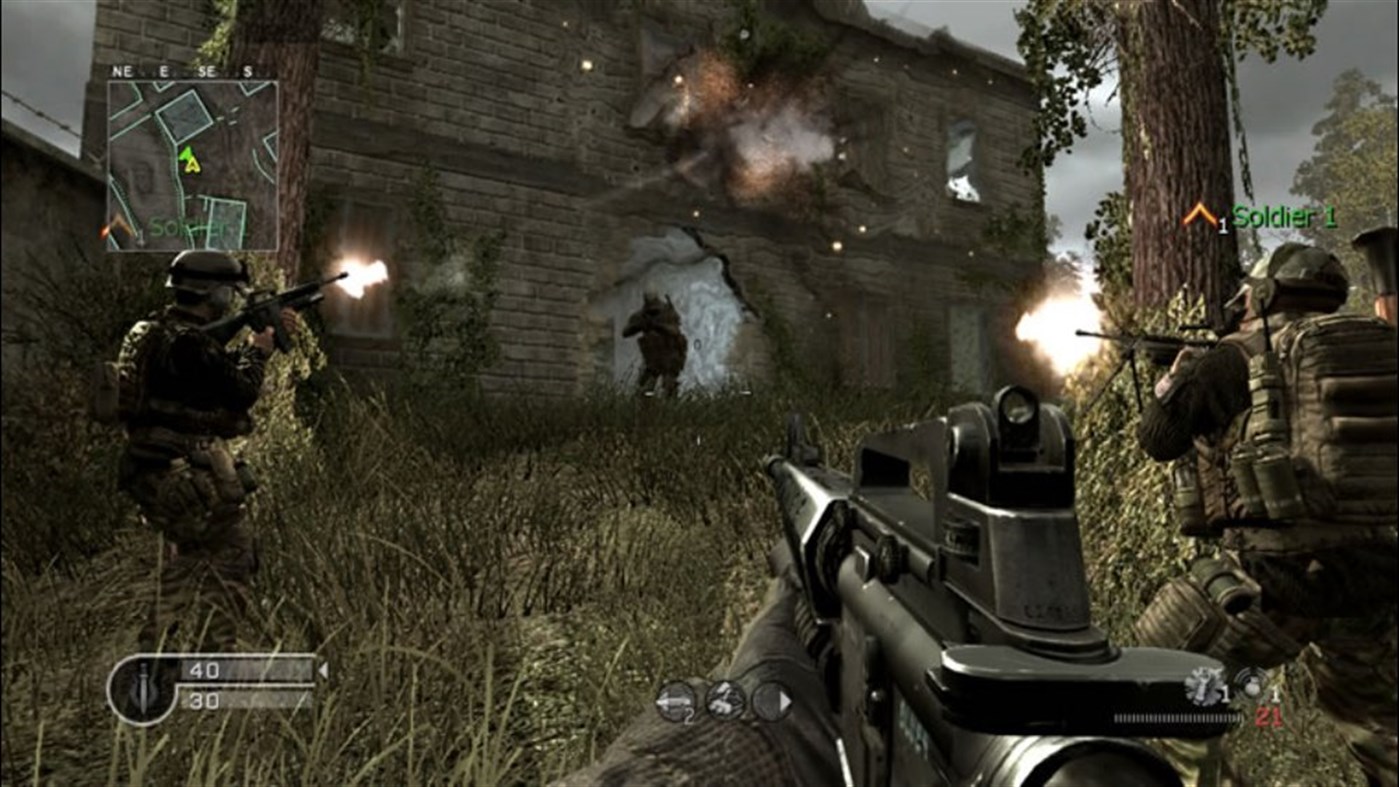
Task: Select the combat knife icon
Action: tap(143, 689)
